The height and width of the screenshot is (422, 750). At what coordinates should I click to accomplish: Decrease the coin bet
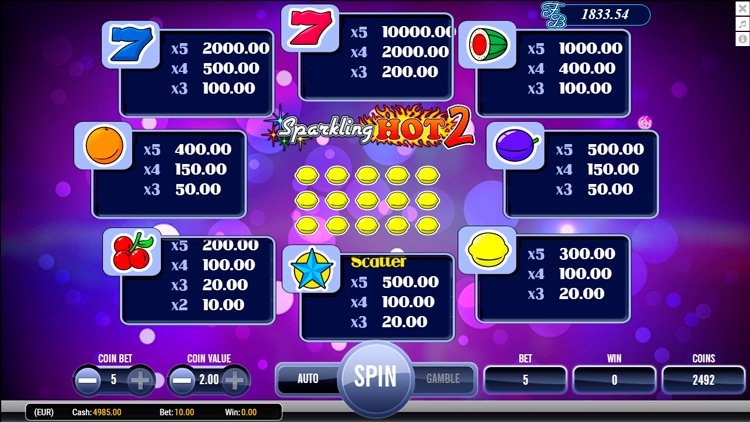[x=87, y=380]
